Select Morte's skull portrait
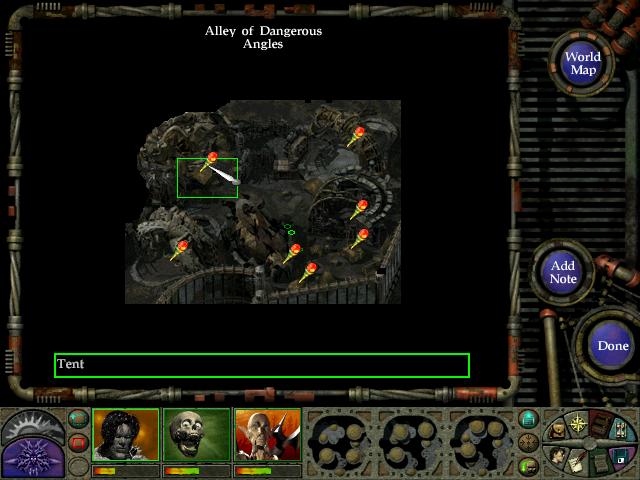This screenshot has height=480, width=640. click(196, 435)
